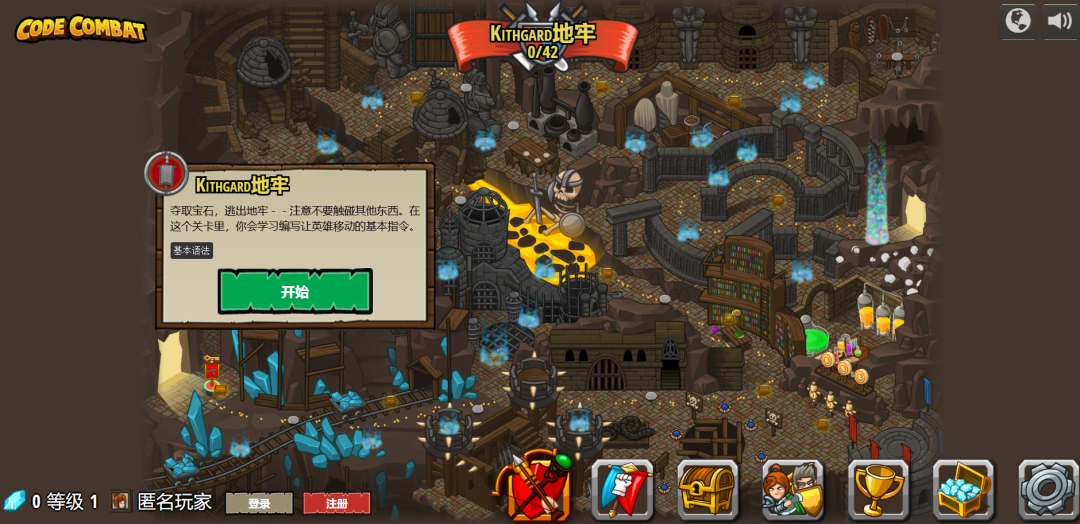Open the globe world-map icon

(1018, 21)
